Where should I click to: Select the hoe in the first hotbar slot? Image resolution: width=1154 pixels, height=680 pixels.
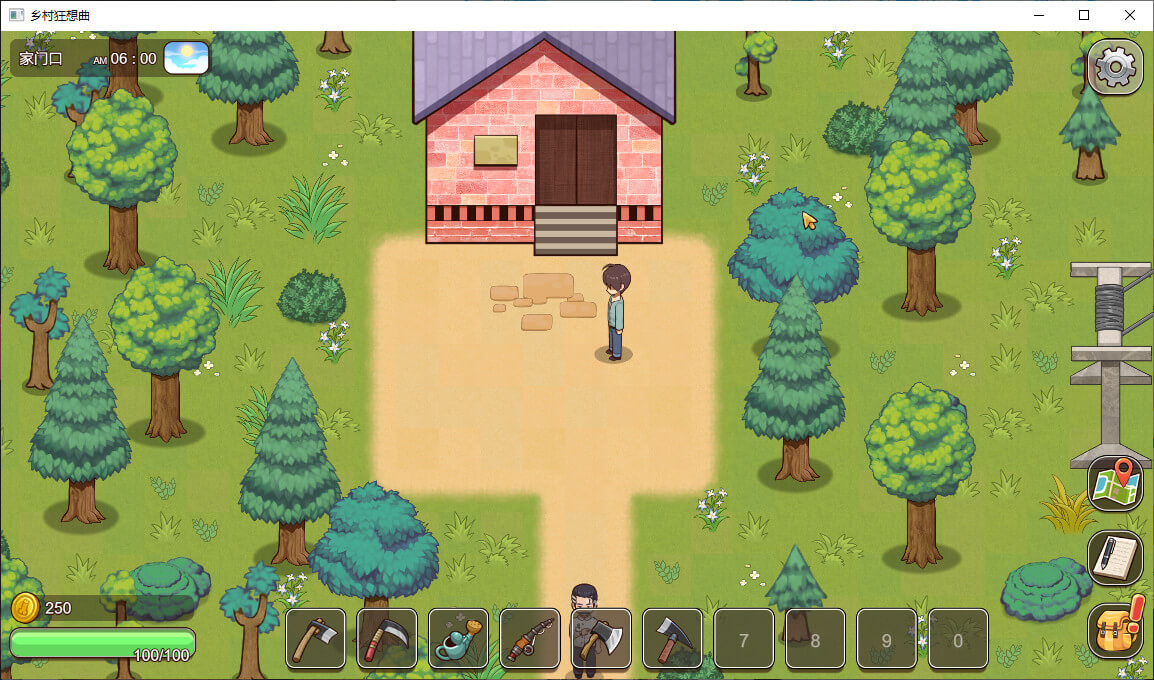click(x=316, y=638)
